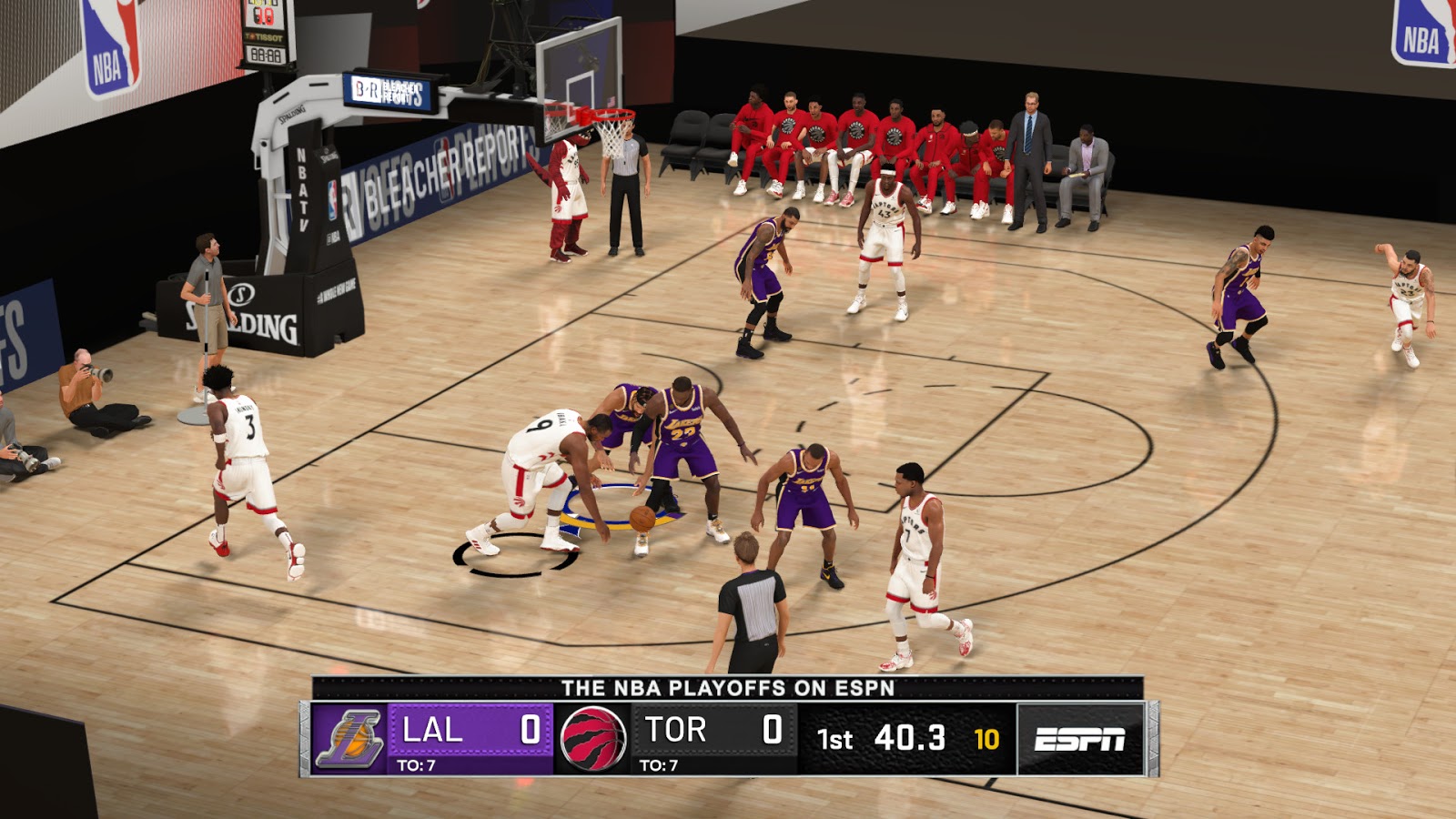Select the game clock showing 40.3
Viewport: 1456px width, 819px height.
[912, 739]
